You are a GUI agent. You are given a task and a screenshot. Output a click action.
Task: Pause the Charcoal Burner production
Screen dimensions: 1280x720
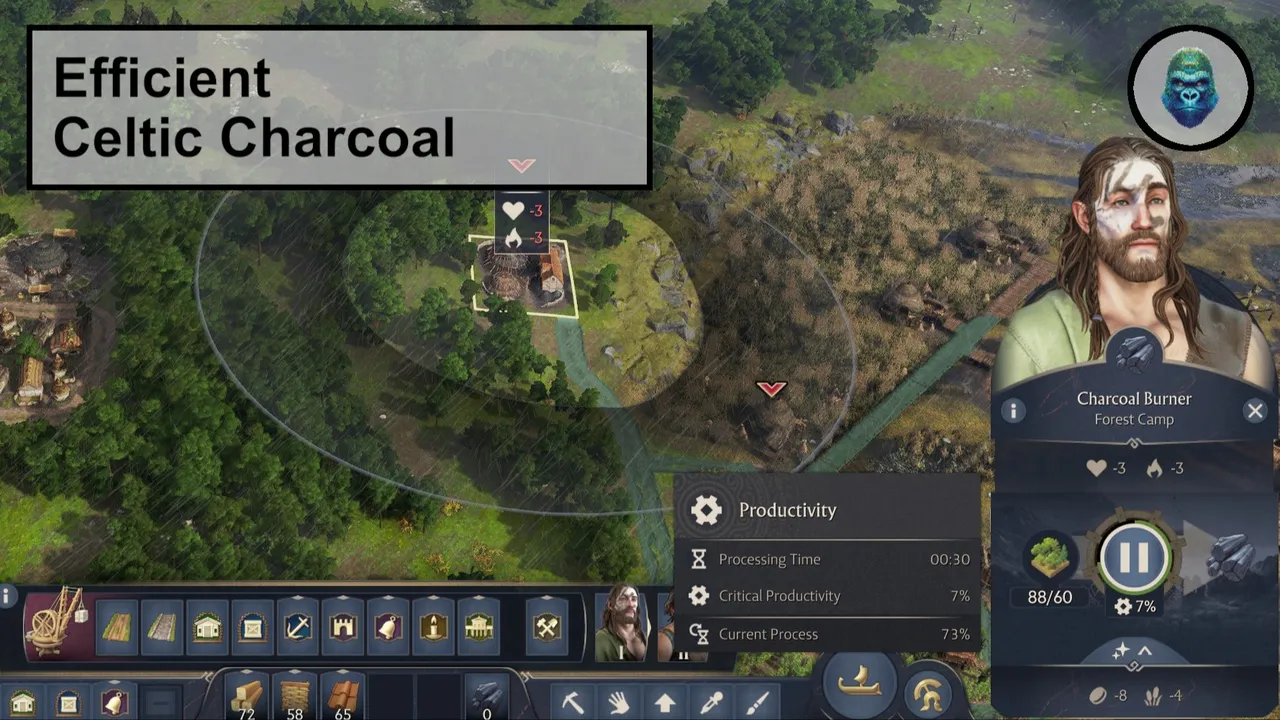(1134, 557)
